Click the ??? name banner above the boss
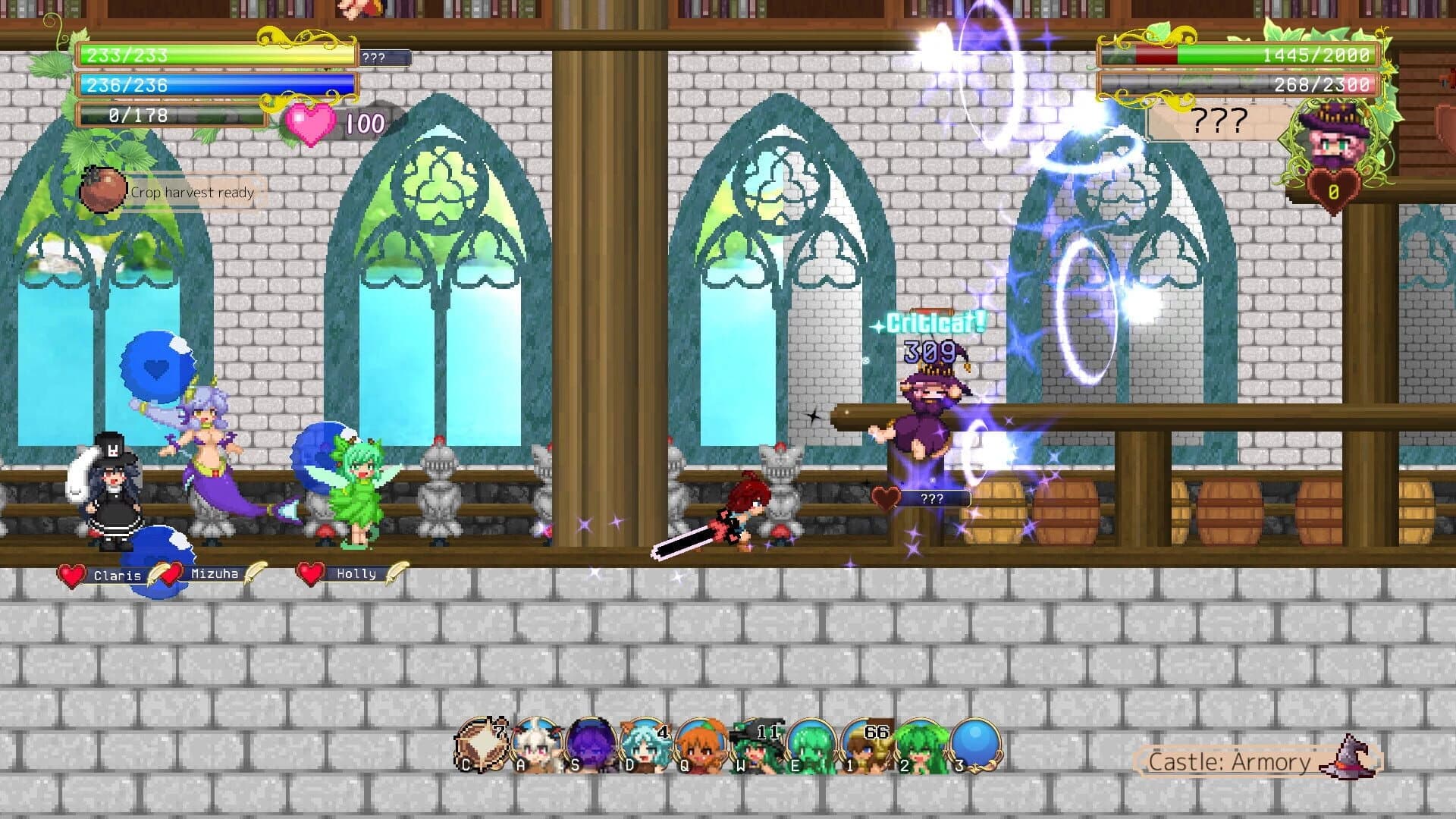This screenshot has width=1456, height=819. pos(1221,120)
